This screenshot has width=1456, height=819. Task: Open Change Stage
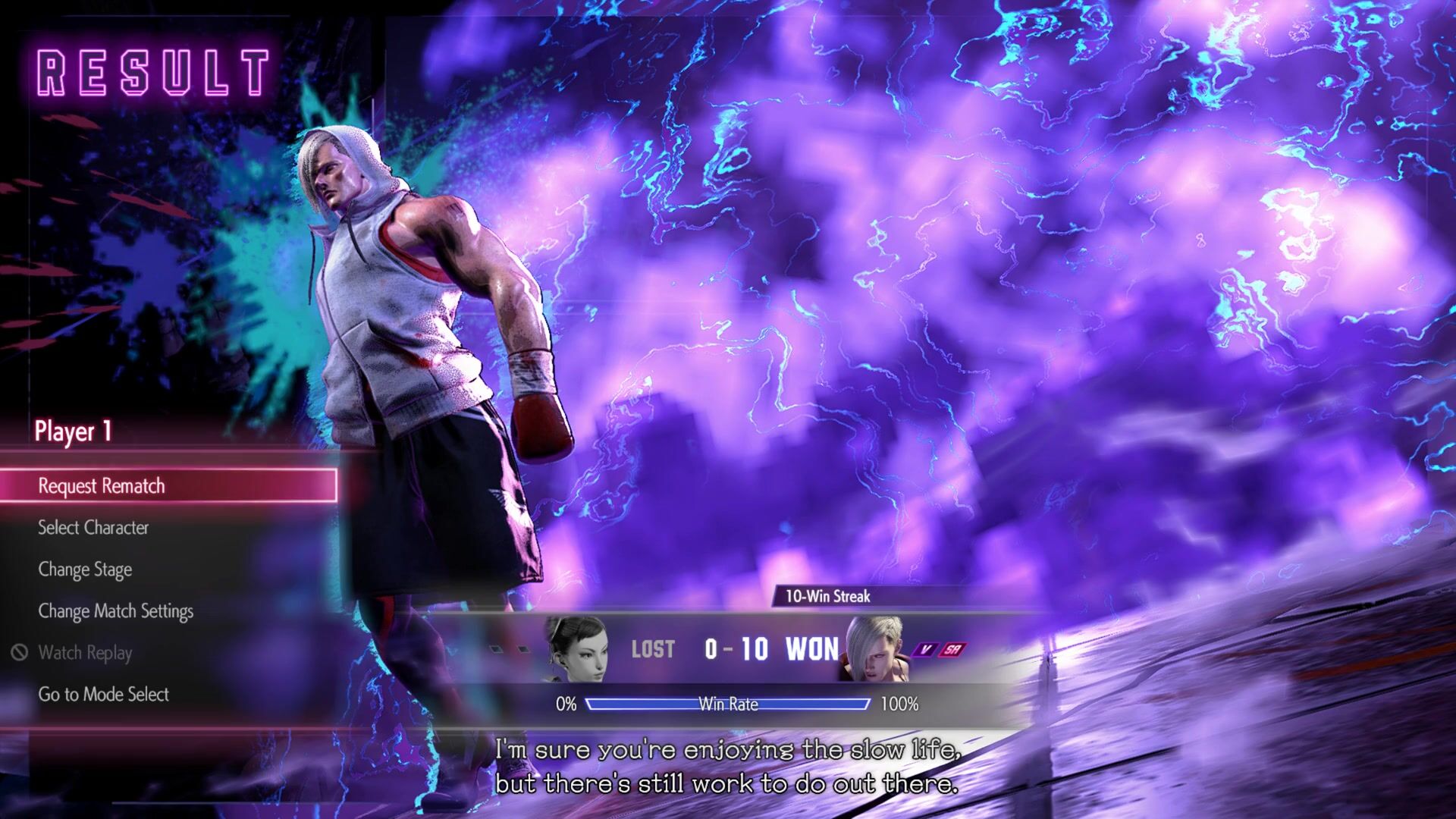point(85,570)
